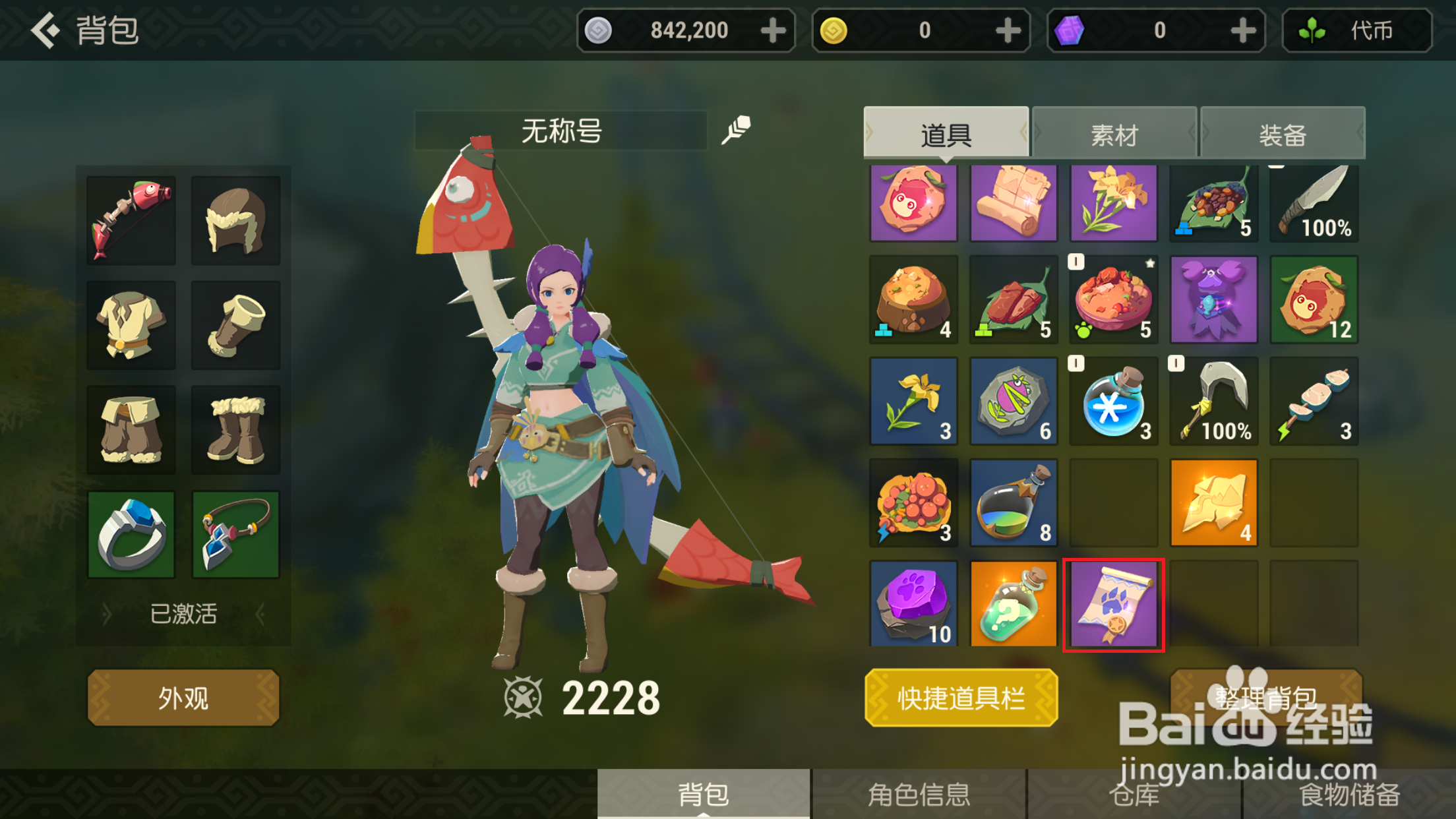
Task: Open the equipped ring item
Action: pos(131,533)
